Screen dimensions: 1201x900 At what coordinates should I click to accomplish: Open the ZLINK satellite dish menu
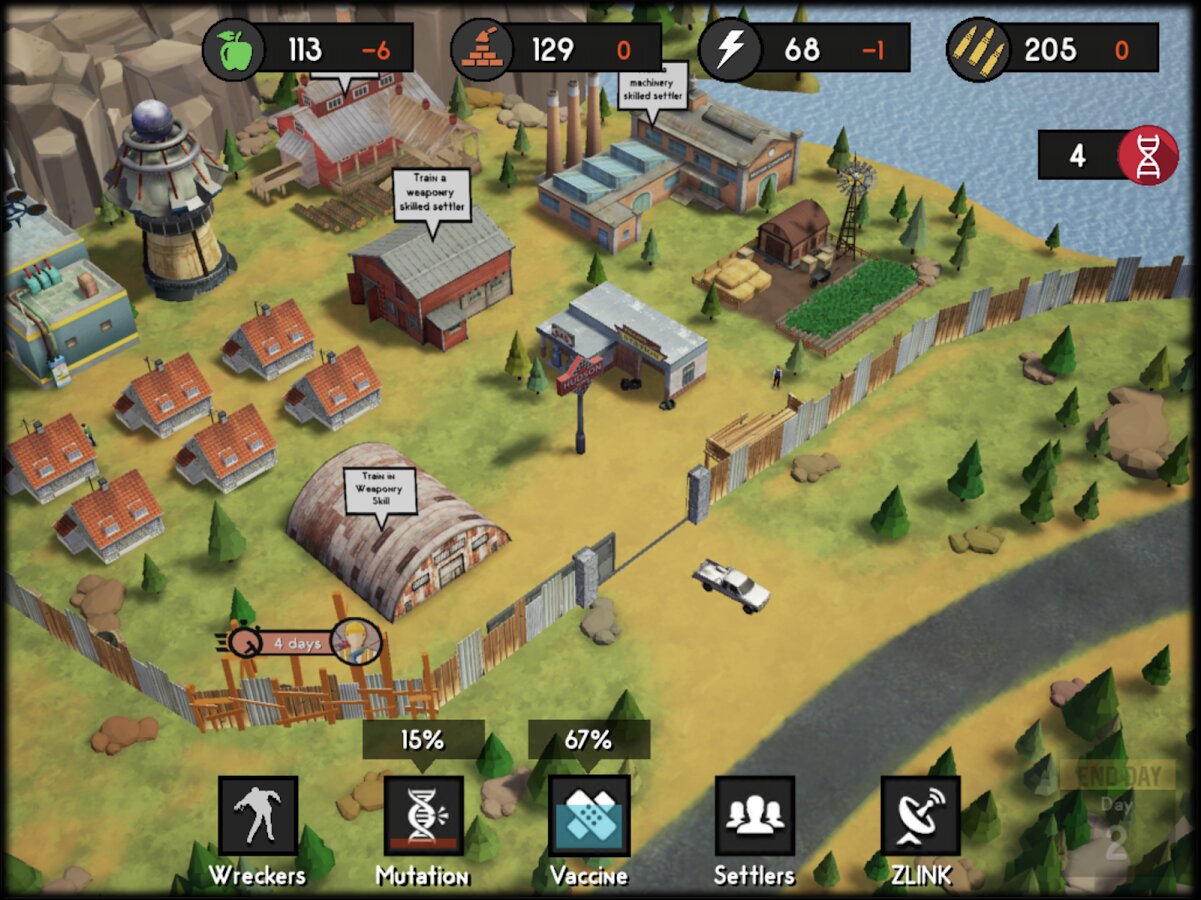(x=920, y=816)
